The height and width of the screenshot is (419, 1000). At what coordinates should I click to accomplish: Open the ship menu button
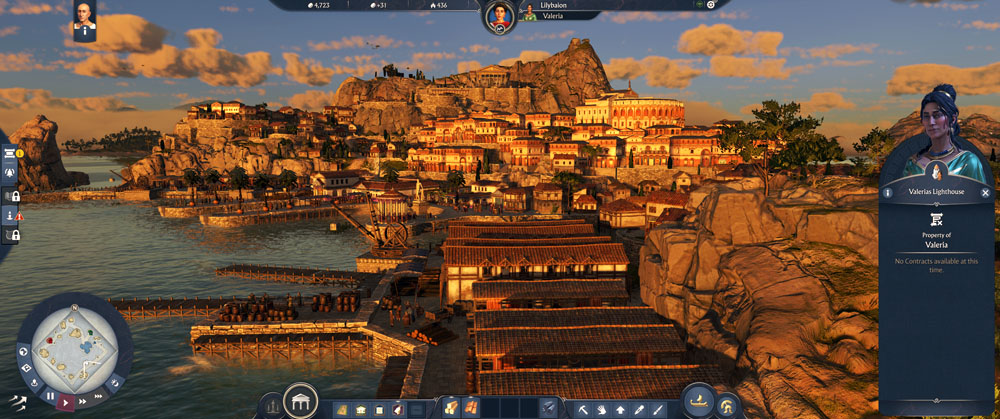pyautogui.click(x=700, y=402)
